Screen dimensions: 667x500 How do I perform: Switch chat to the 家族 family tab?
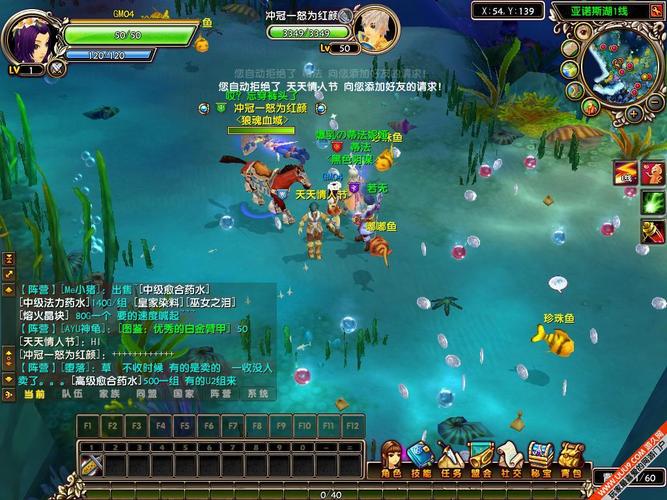[x=109, y=394]
